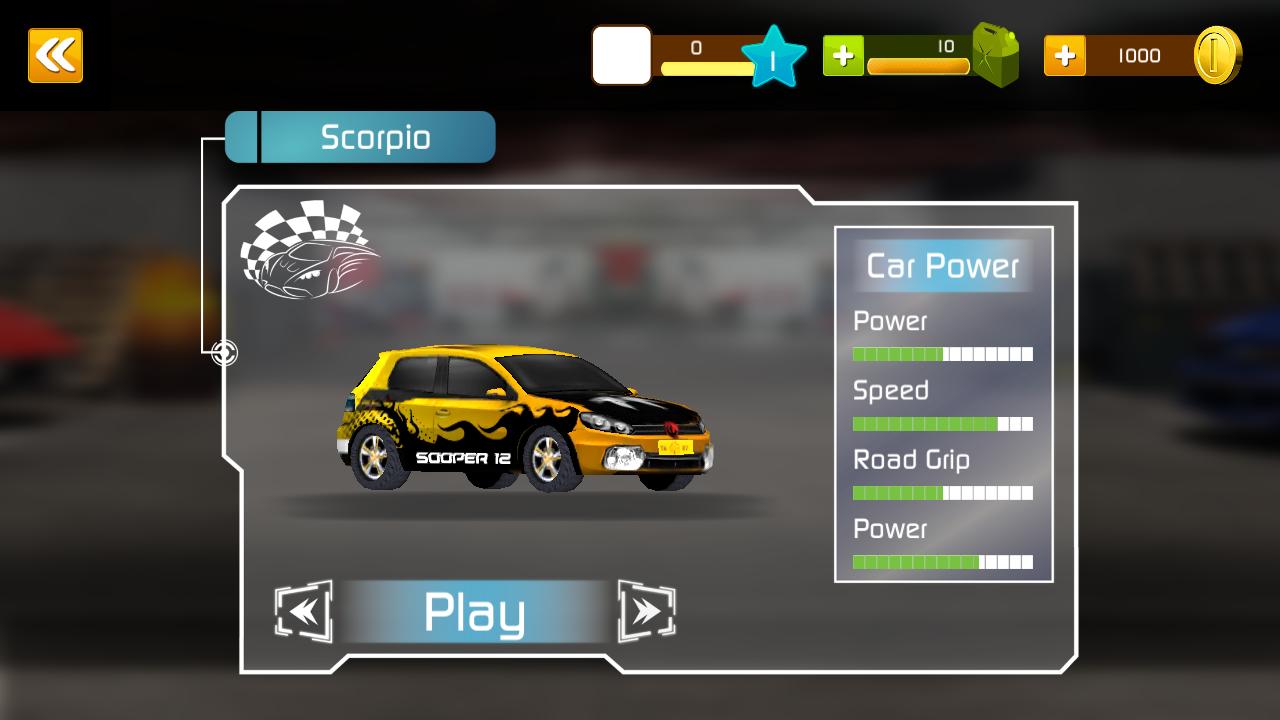1280x720 pixels.
Task: Click the Power stat progress bar
Action: click(x=941, y=353)
